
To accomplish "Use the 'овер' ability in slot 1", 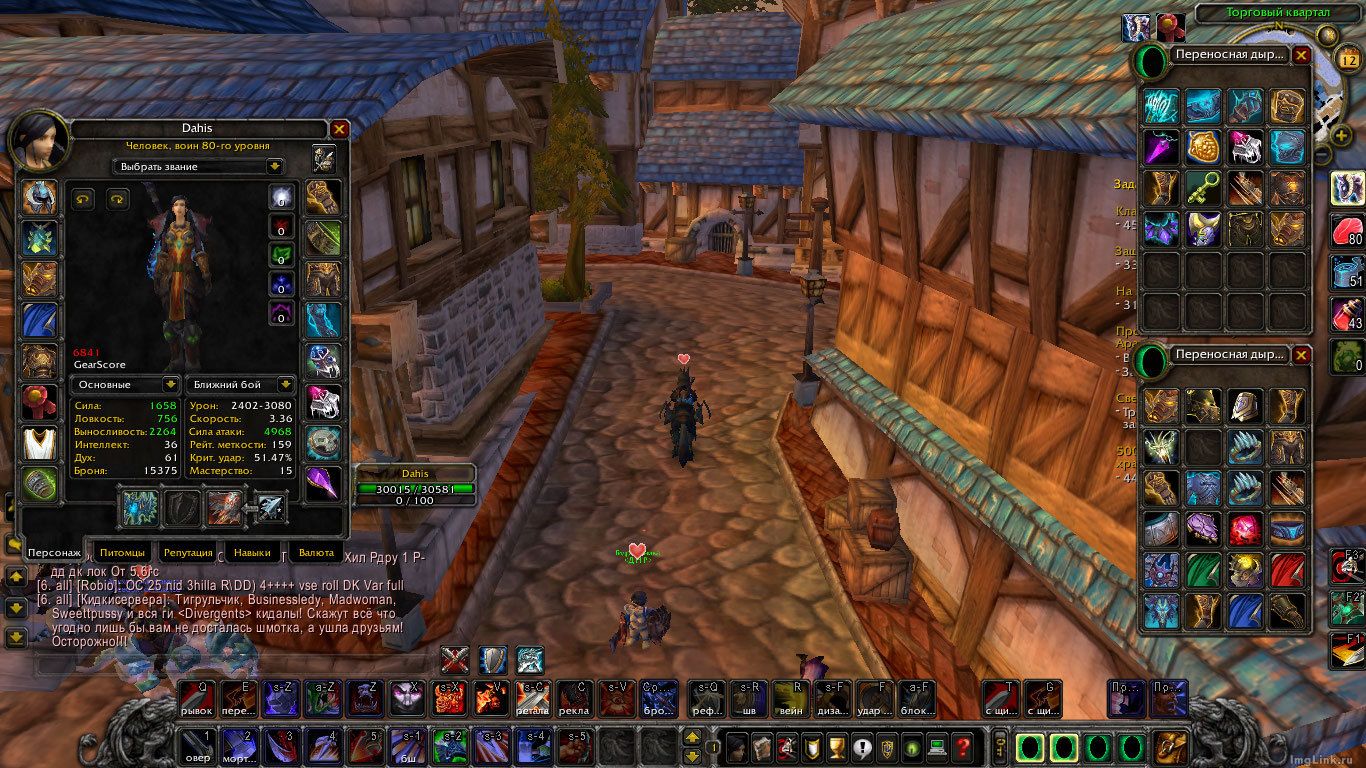I will click(x=196, y=747).
